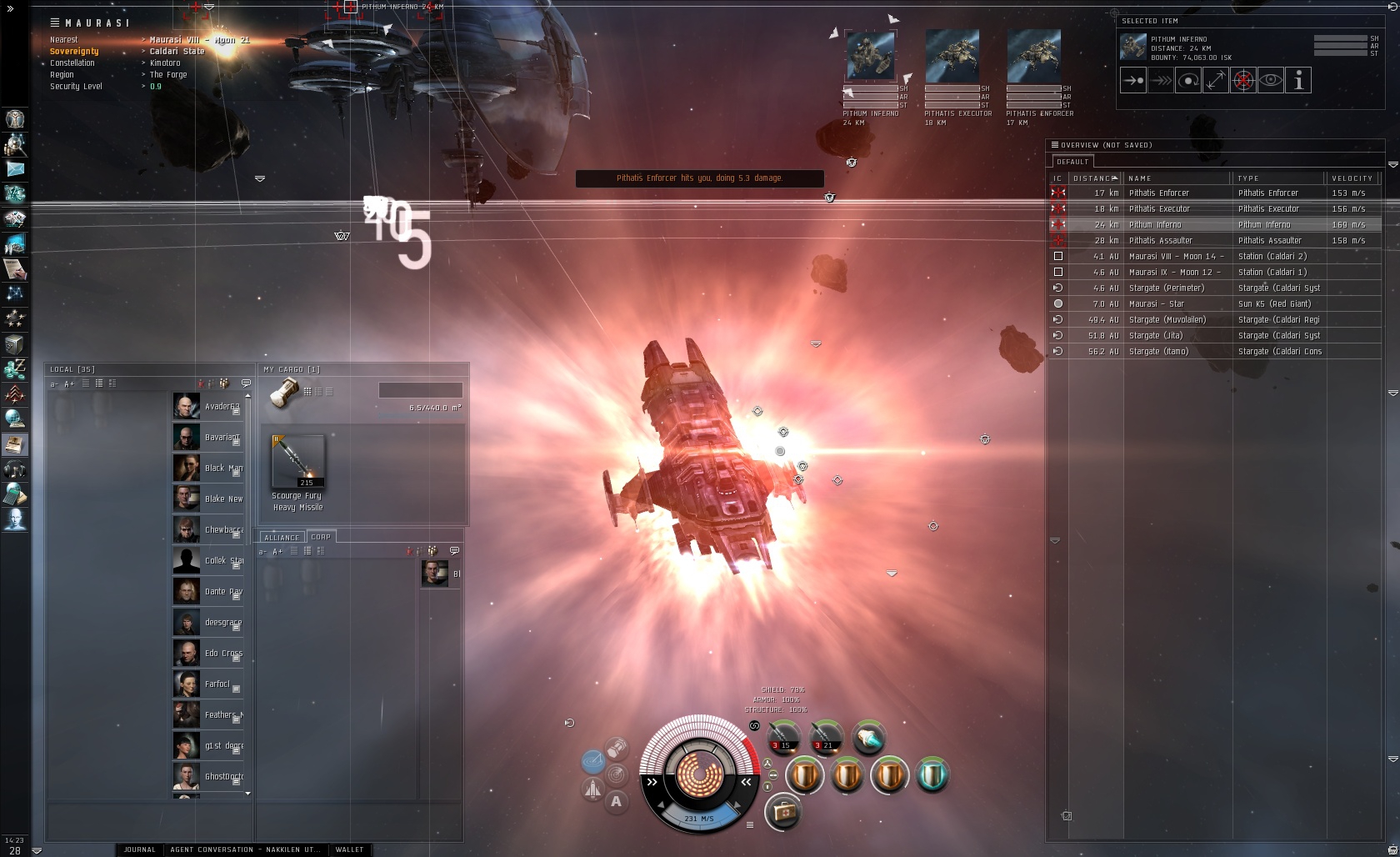Click the keep-at-range double-arrow button
Image resolution: width=1400 pixels, height=857 pixels.
tap(1216, 81)
